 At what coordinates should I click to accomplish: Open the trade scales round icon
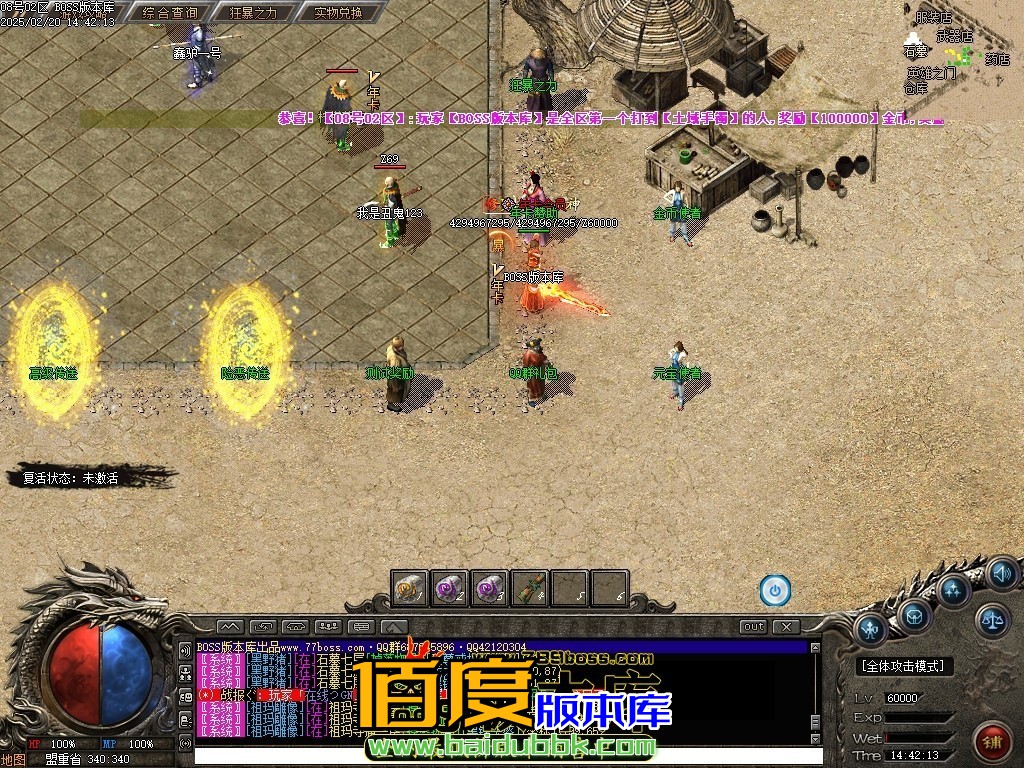[x=992, y=620]
